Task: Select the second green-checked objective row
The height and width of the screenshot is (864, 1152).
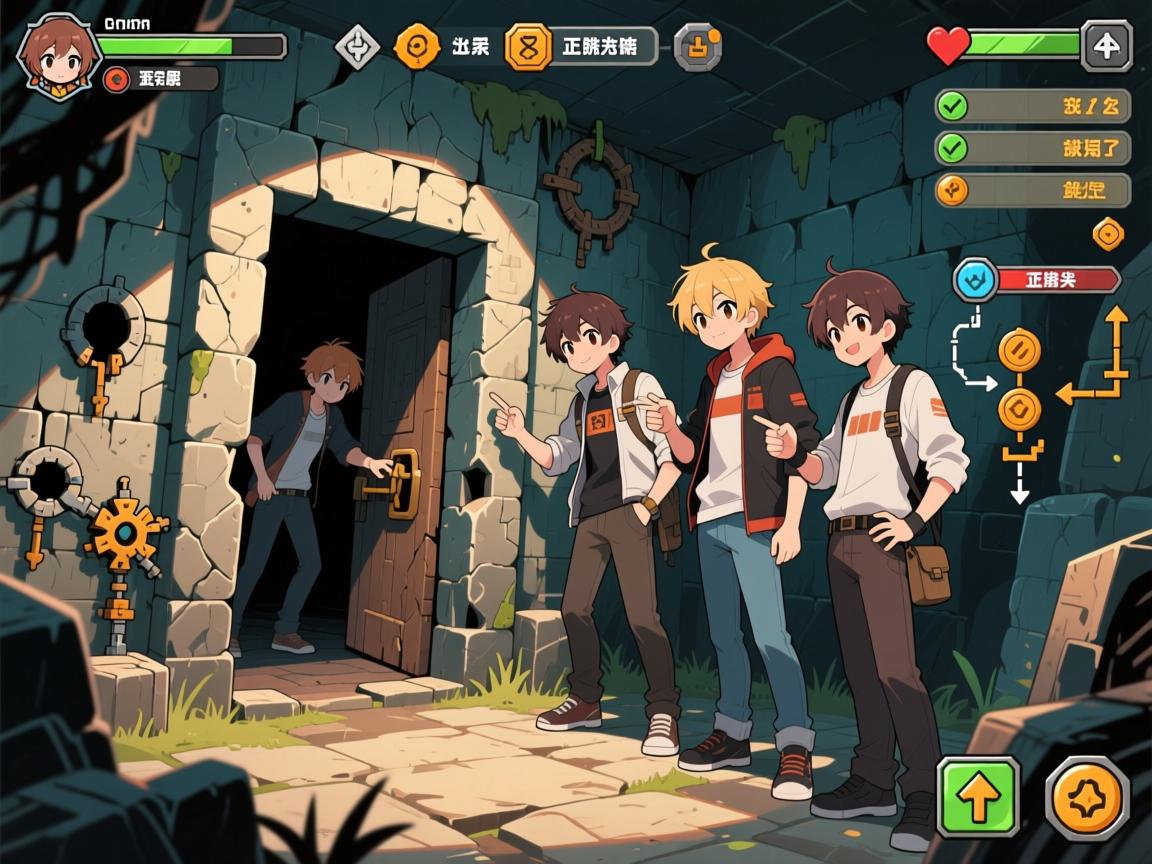Action: tap(1032, 148)
